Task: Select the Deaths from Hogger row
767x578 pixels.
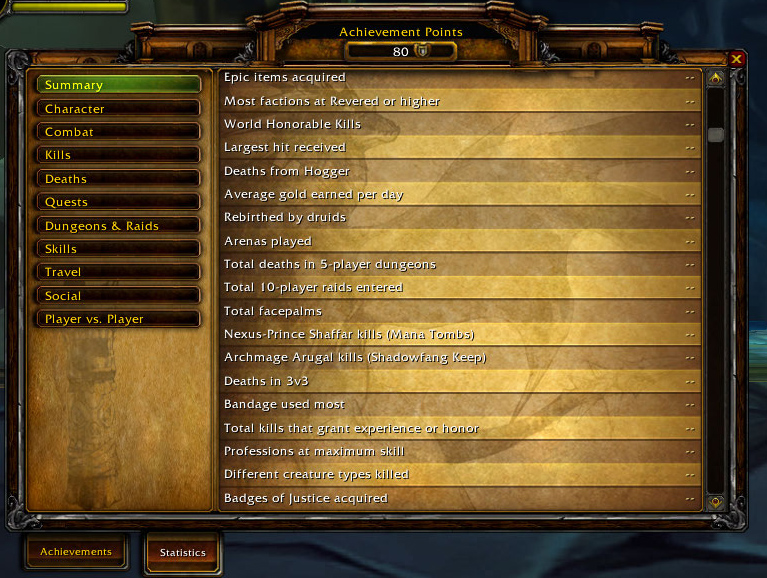Action: [x=459, y=171]
